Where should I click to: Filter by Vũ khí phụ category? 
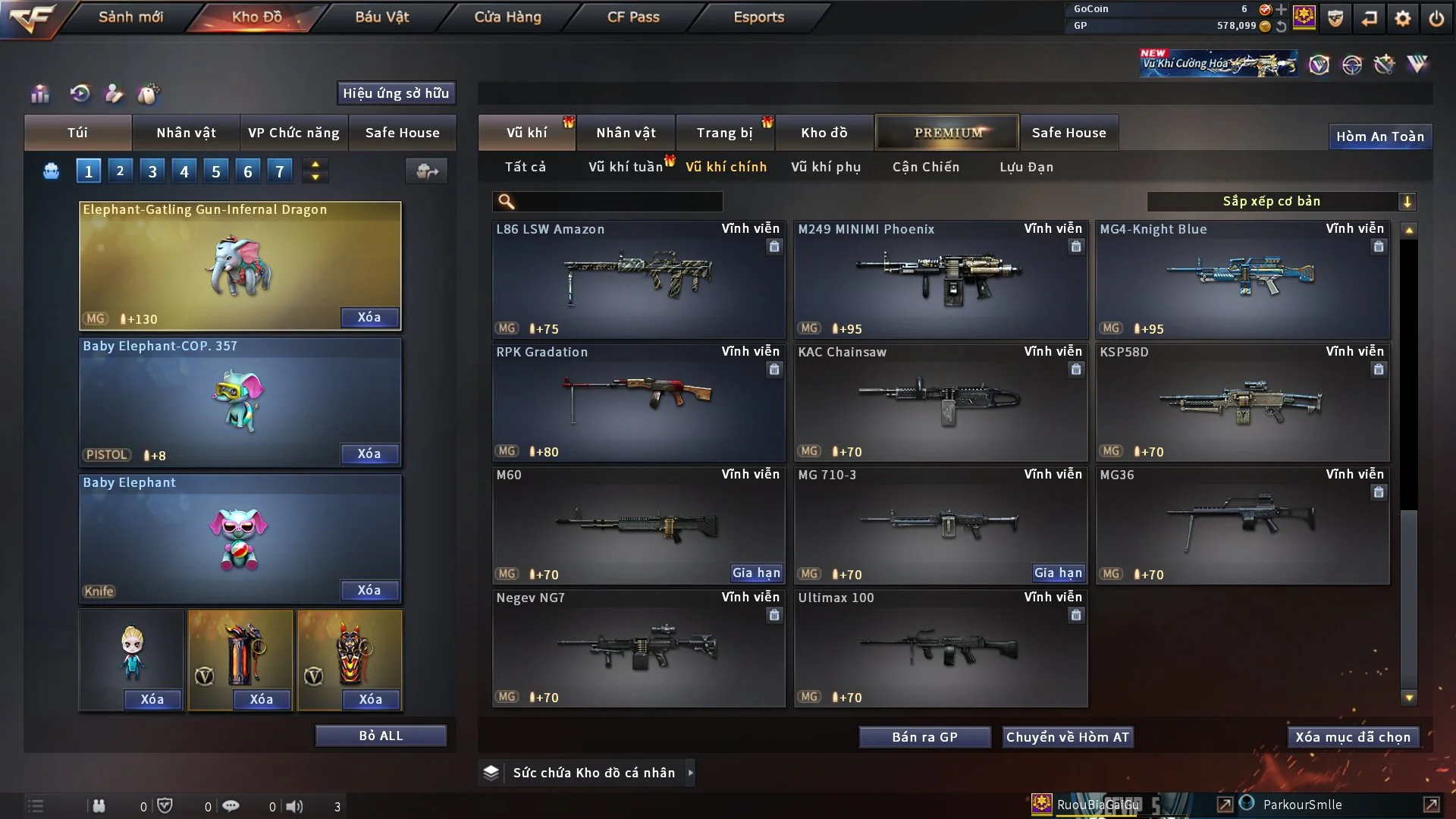pos(826,167)
